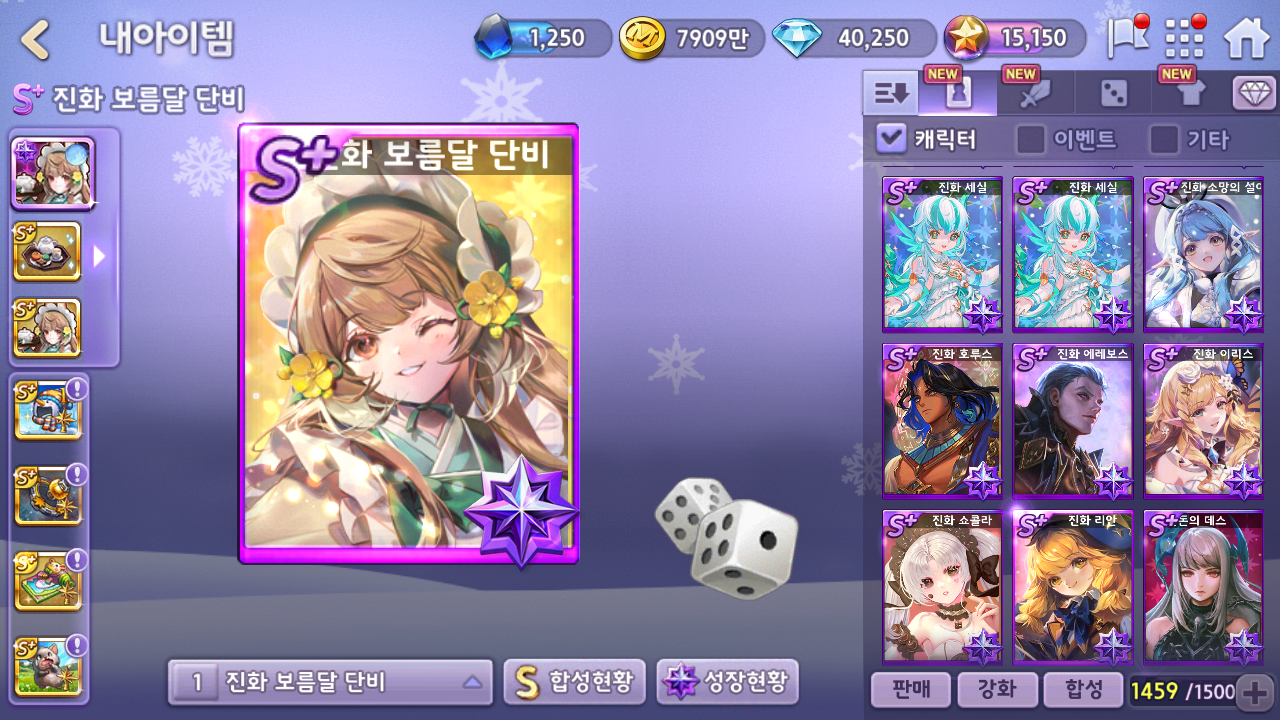Screen dimensions: 1280x720
Task: Go back with the arrow button
Action: (36, 40)
